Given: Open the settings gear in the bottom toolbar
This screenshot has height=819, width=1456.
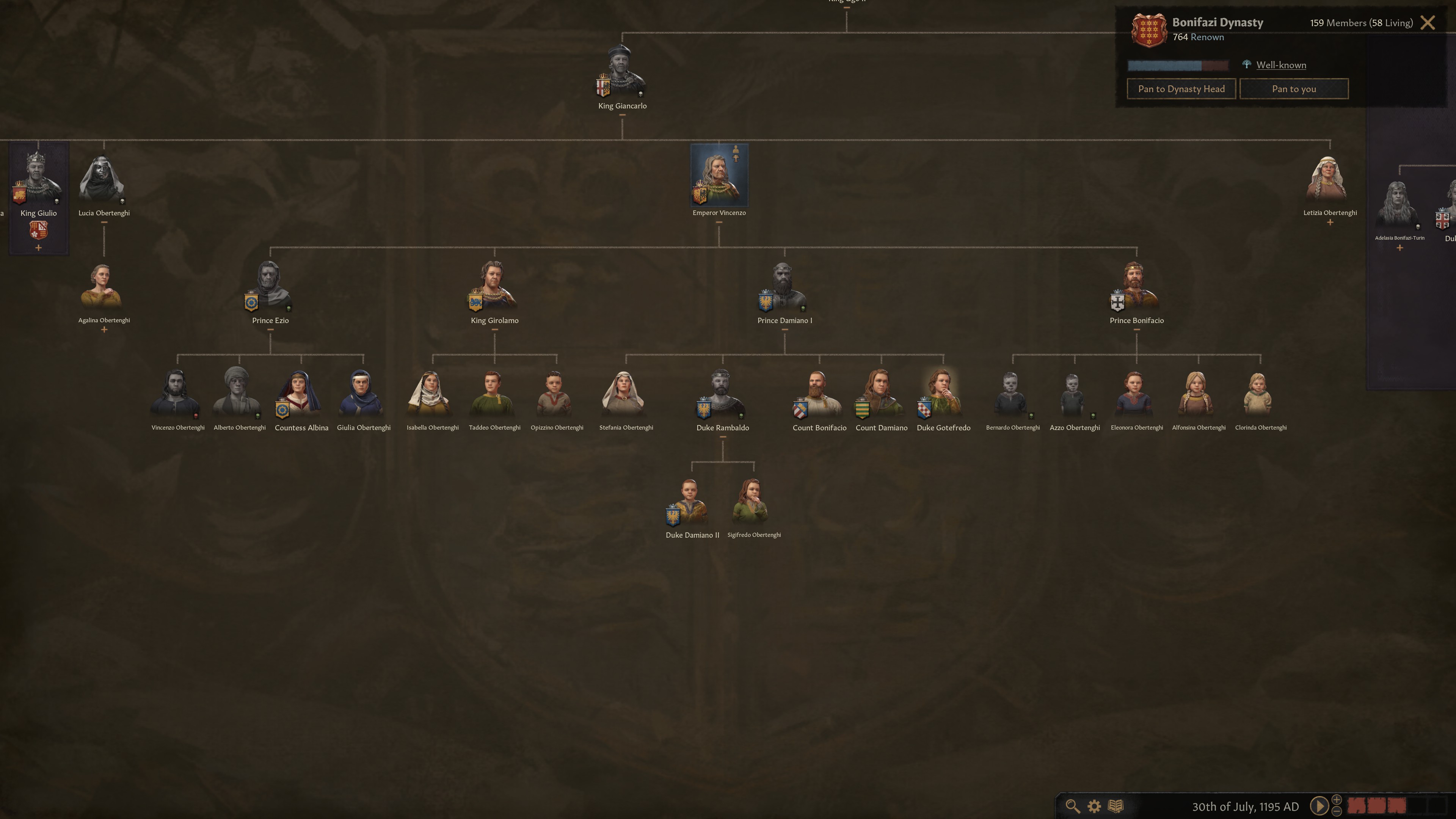Looking at the screenshot, I should [x=1094, y=806].
